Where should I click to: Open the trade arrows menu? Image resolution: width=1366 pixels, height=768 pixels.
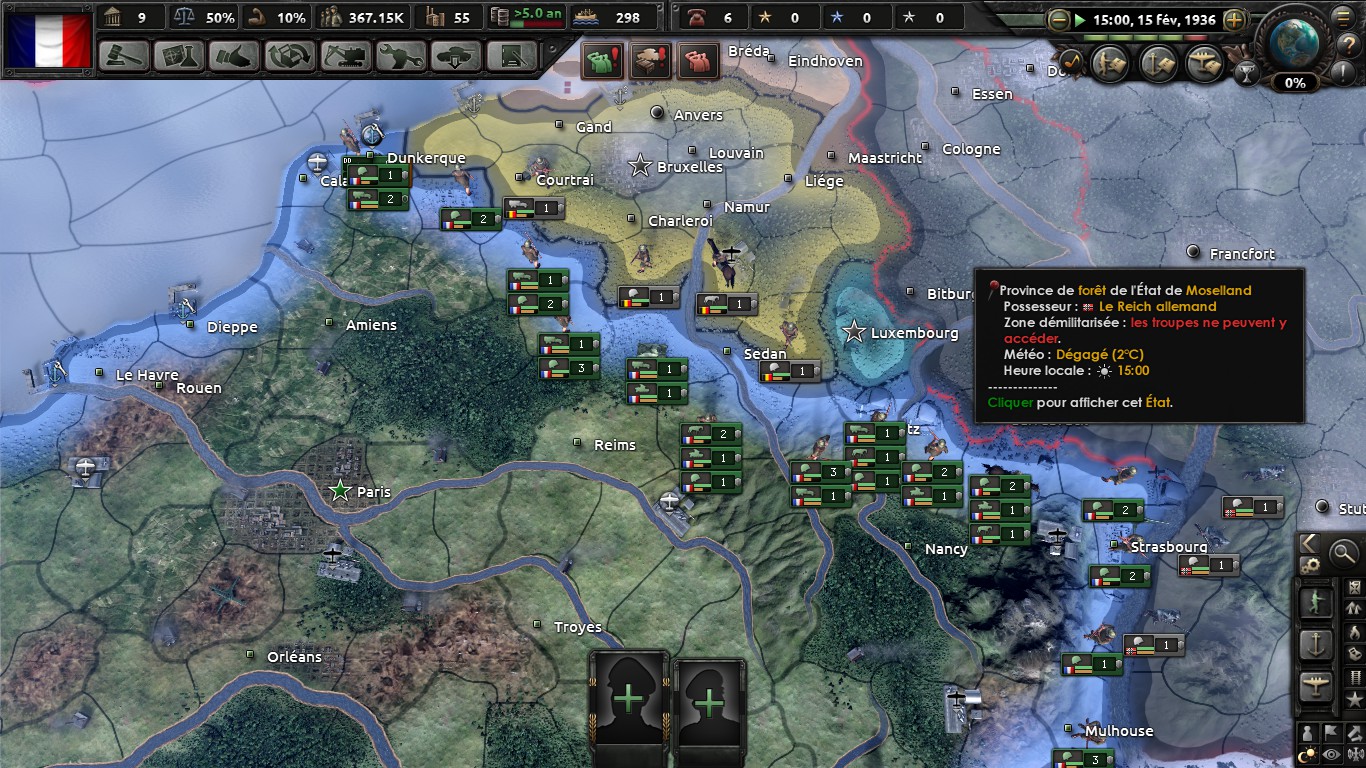(290, 55)
